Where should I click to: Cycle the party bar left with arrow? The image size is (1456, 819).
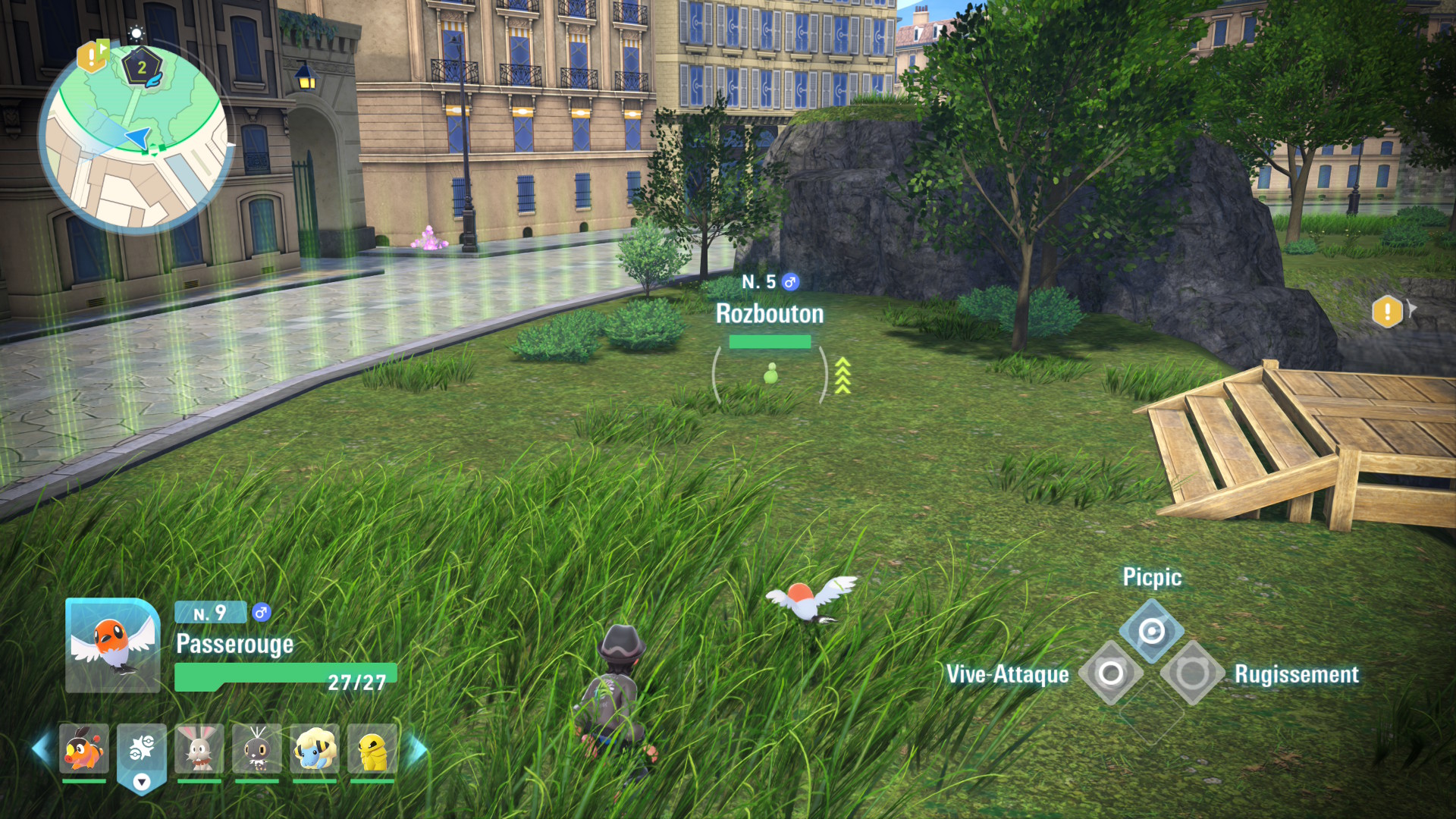point(41,748)
